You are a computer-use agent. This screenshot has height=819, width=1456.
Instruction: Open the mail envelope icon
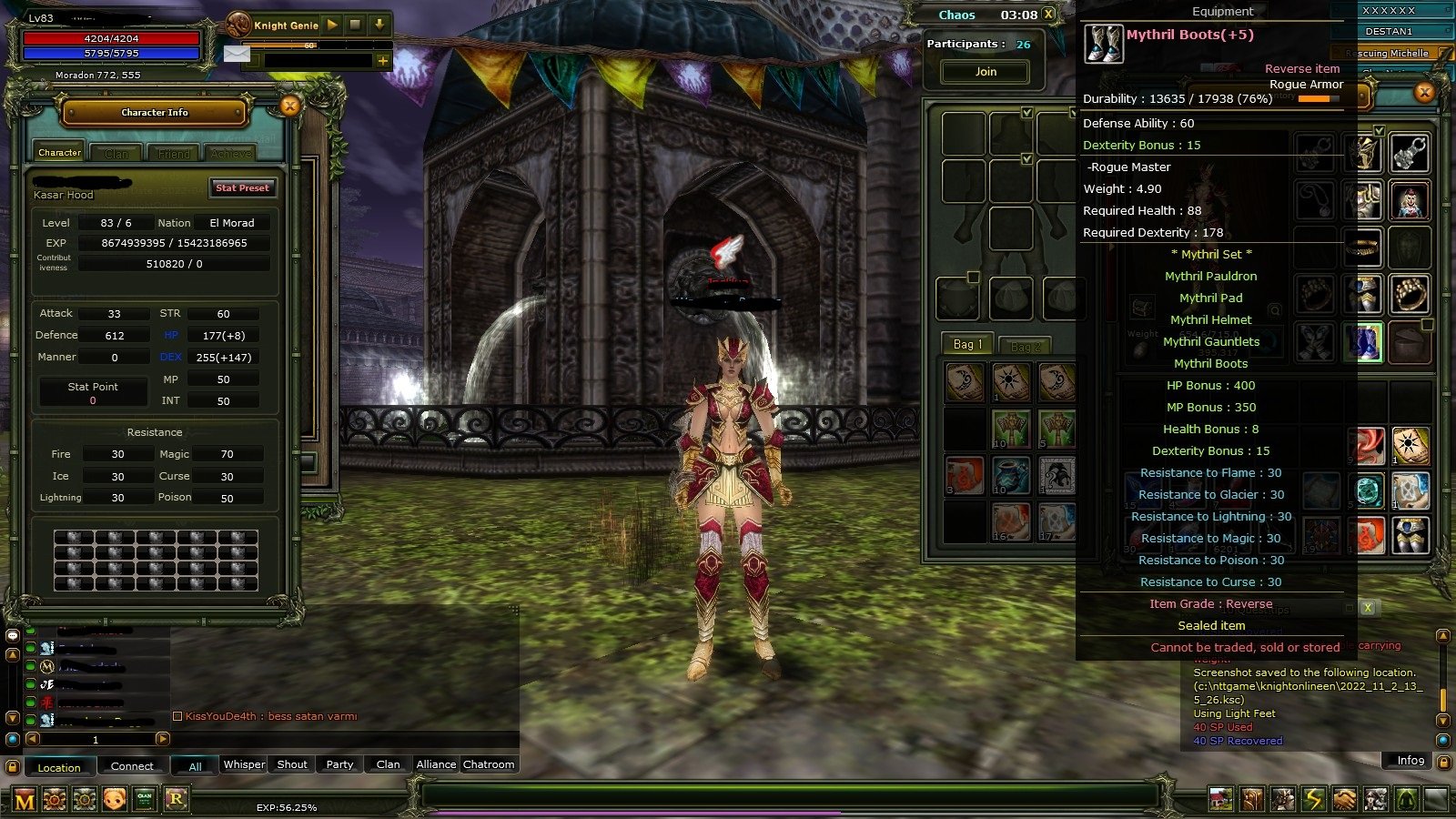coord(238,54)
